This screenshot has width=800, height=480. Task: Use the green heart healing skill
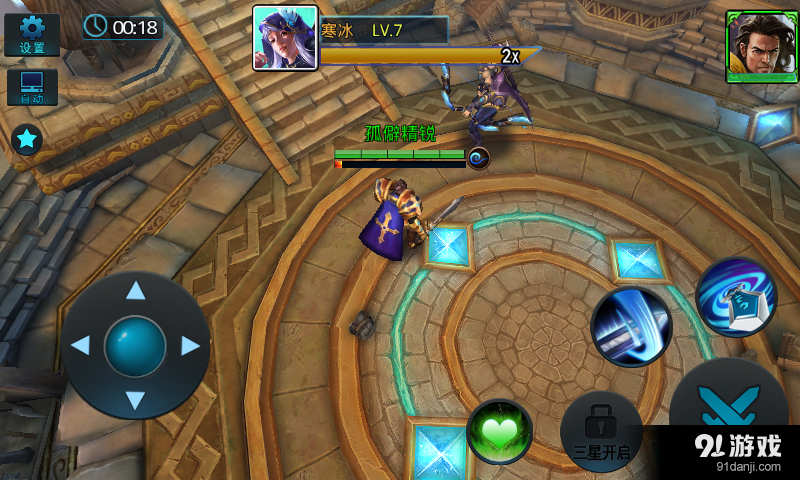(x=500, y=432)
